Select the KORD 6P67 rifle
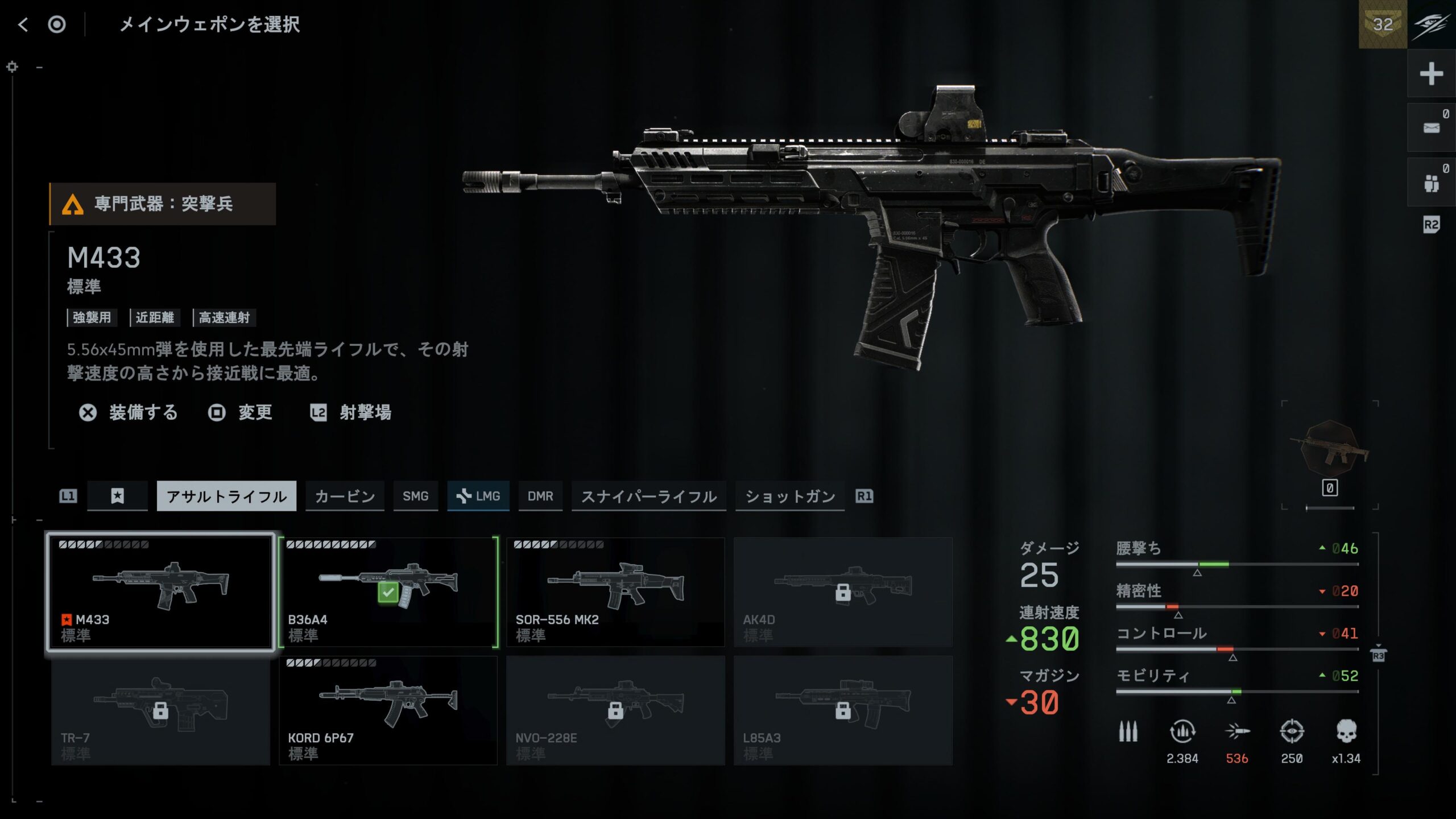Screen dimensions: 1456x819 point(388,710)
